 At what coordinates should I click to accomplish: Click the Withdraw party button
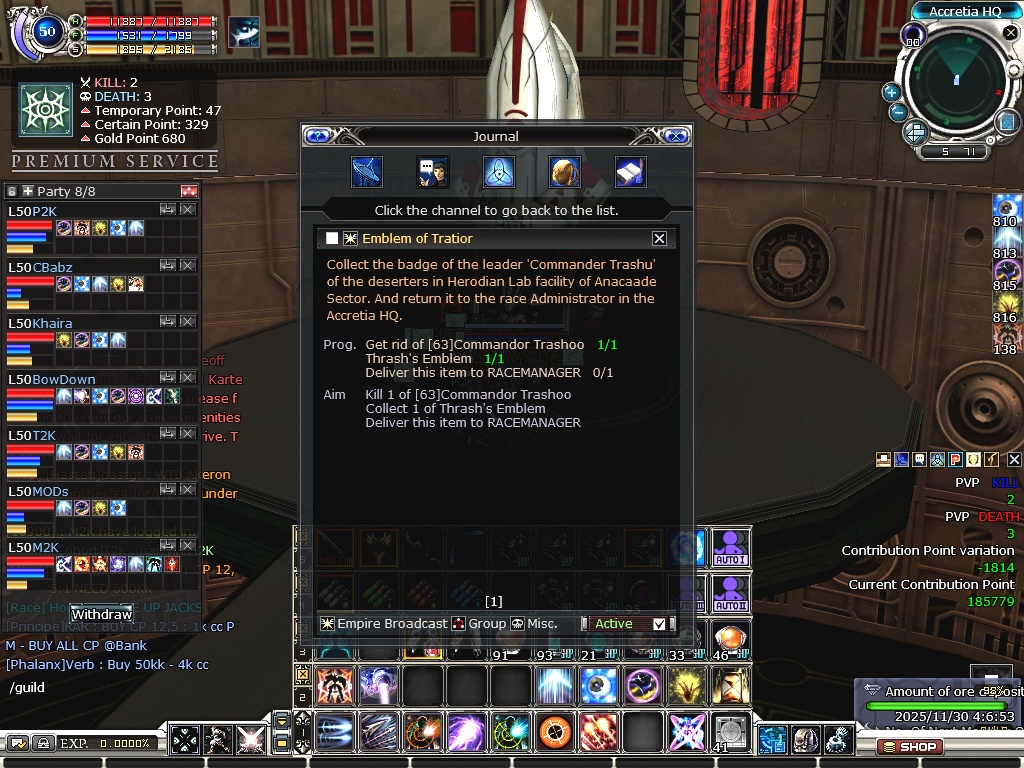[102, 613]
